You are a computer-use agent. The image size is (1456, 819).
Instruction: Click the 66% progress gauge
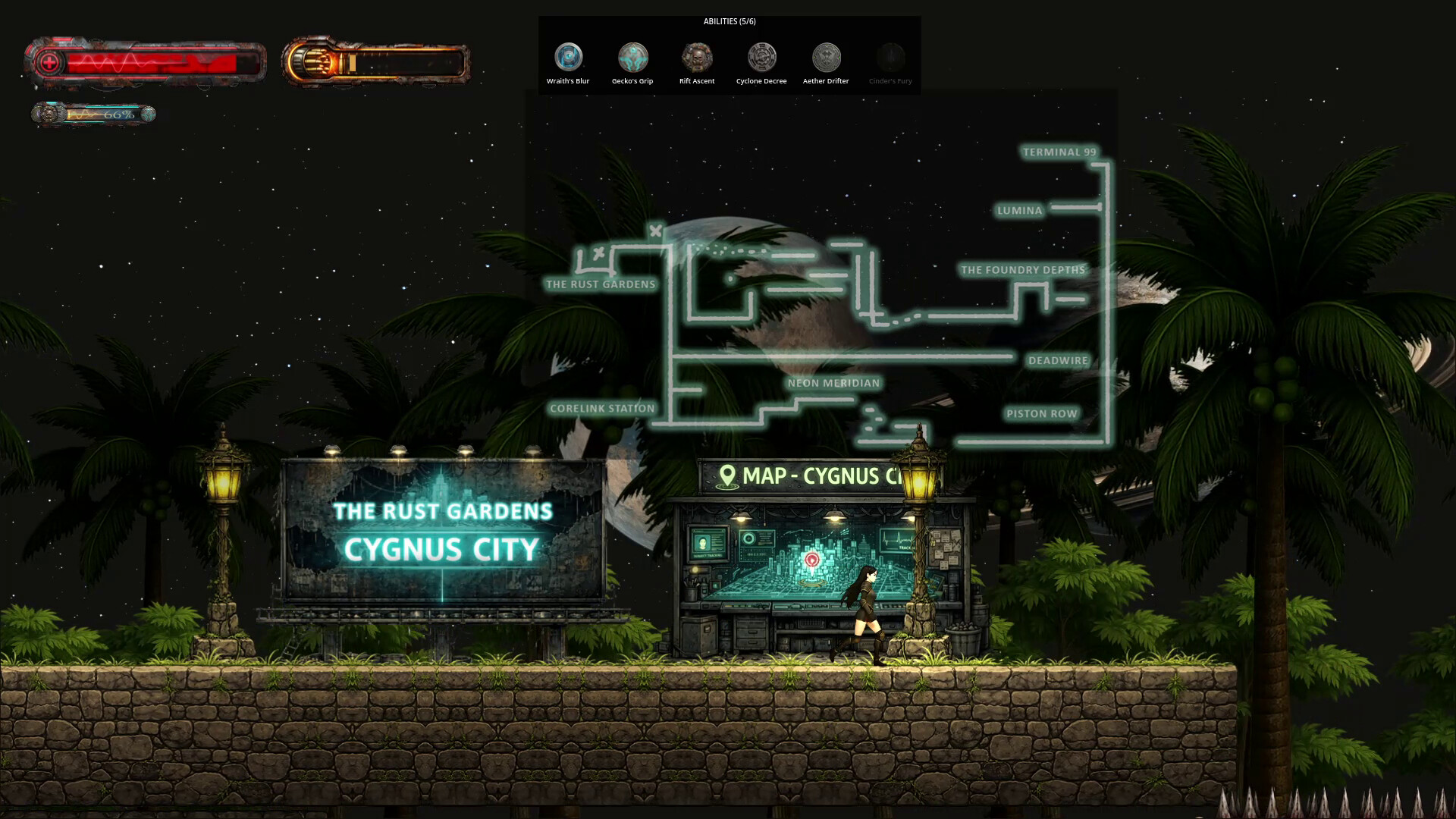(94, 114)
